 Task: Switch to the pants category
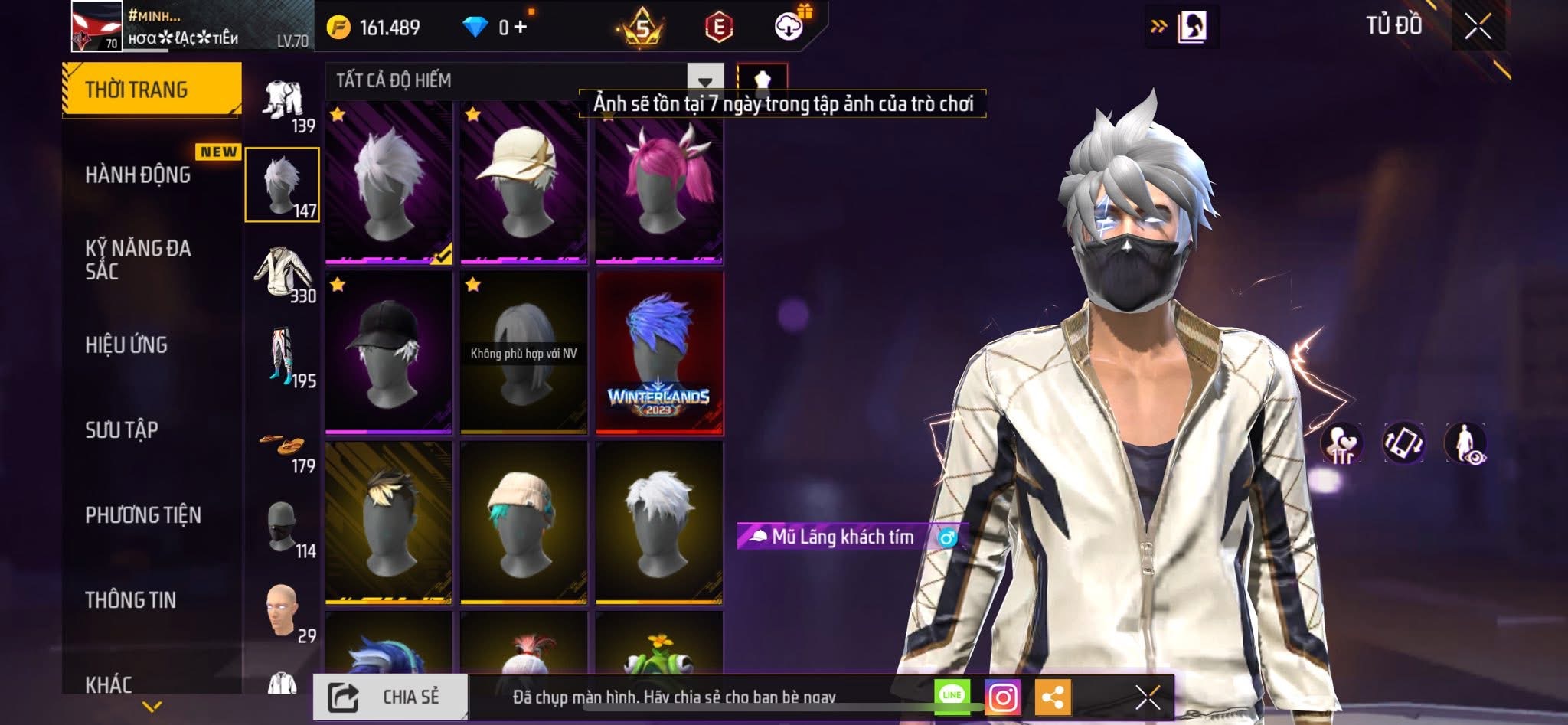(x=282, y=358)
